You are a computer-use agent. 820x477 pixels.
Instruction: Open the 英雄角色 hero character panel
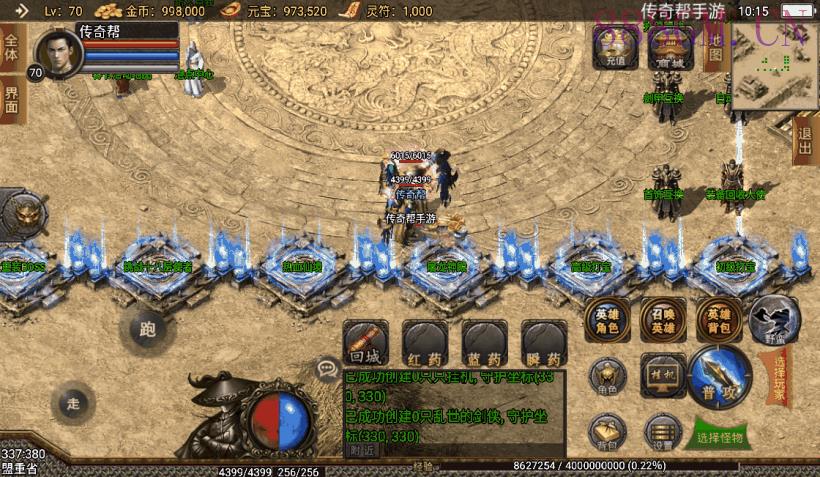(x=607, y=317)
